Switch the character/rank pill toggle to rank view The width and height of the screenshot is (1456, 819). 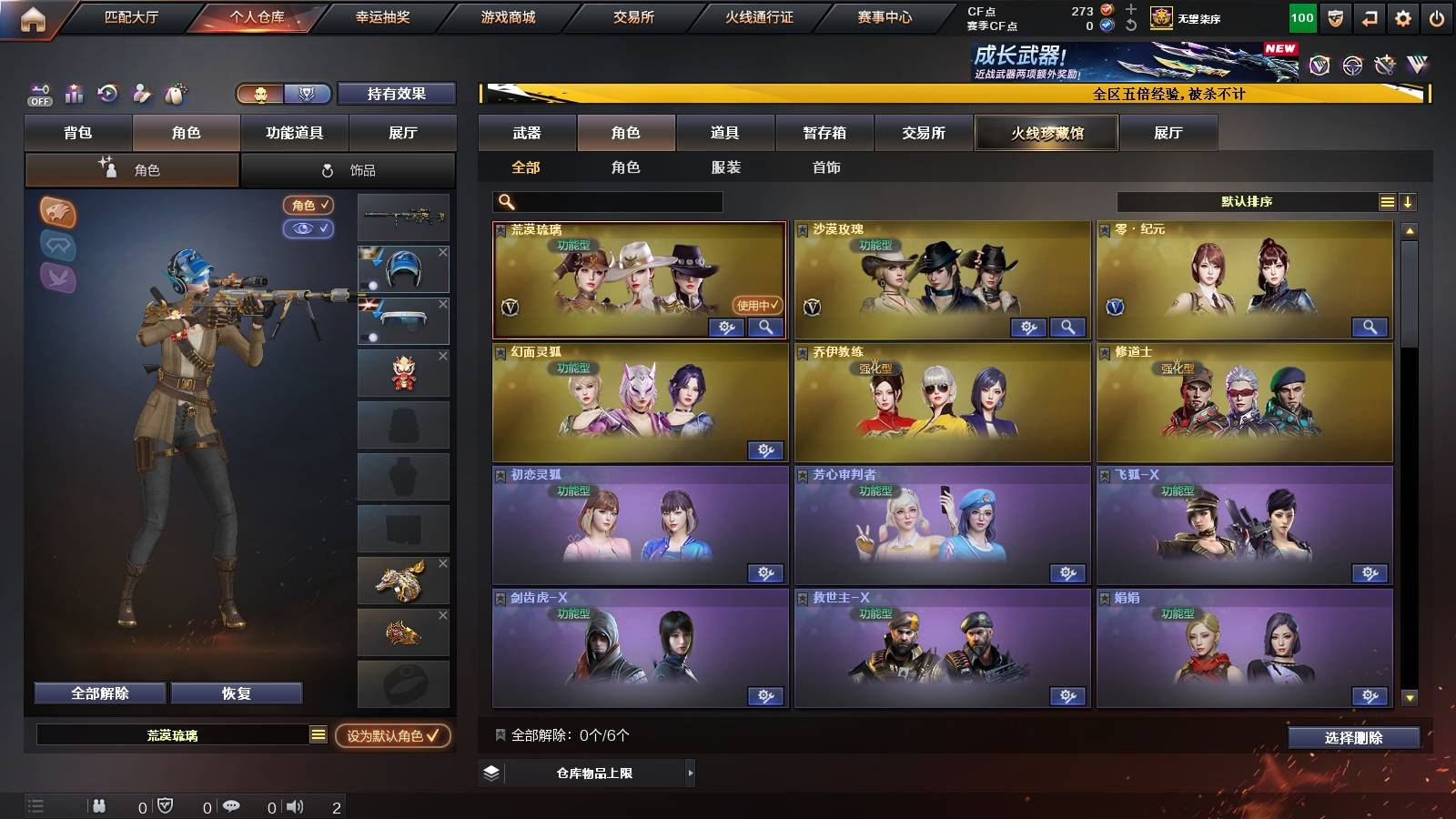308,94
